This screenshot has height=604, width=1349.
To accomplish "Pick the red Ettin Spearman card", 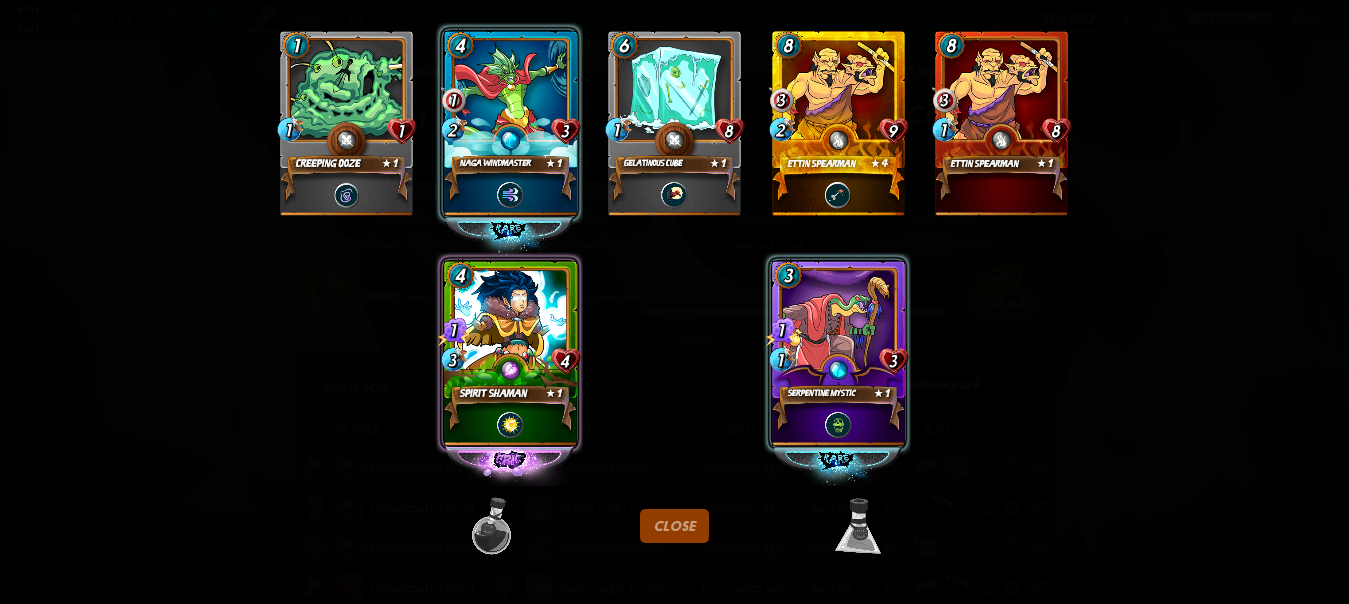I will [x=1001, y=123].
